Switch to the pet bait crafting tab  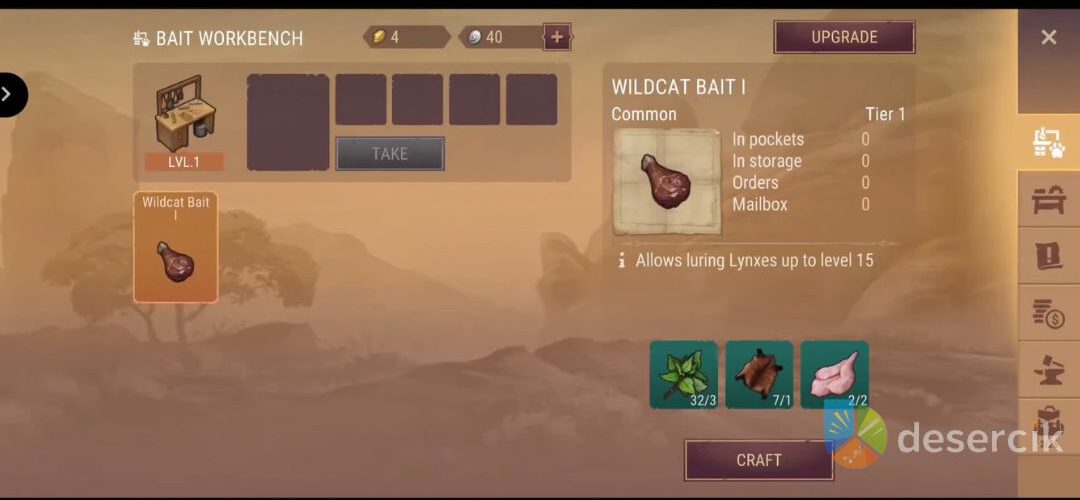tap(1048, 143)
